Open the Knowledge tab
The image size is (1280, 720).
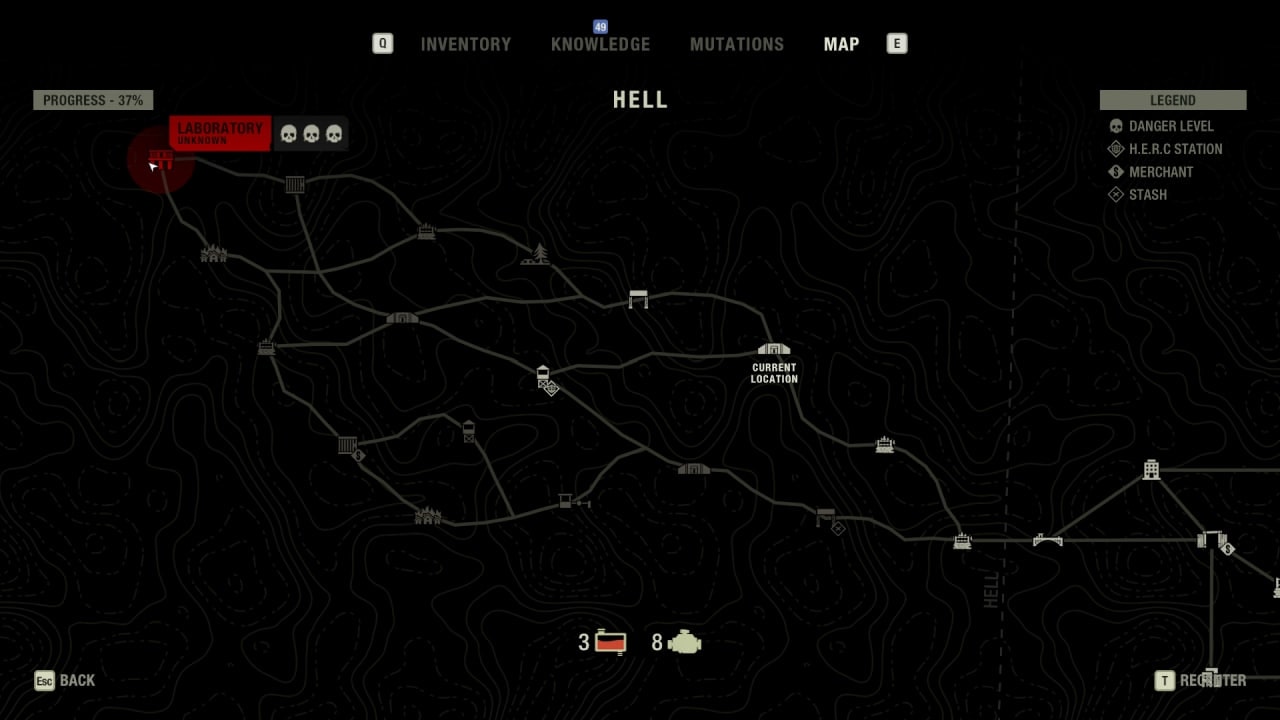pyautogui.click(x=600, y=44)
